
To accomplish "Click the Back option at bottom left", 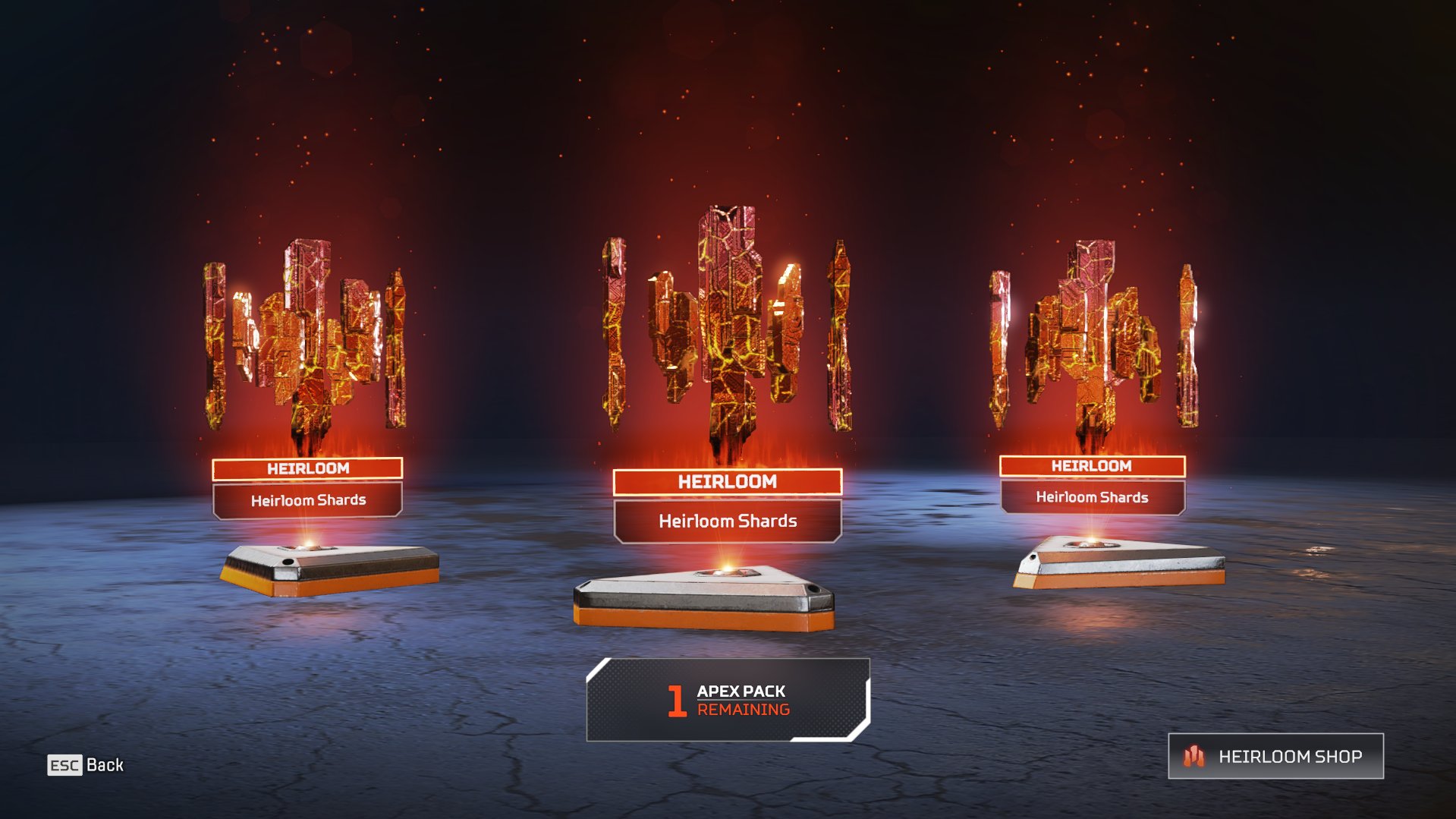I will coord(106,765).
